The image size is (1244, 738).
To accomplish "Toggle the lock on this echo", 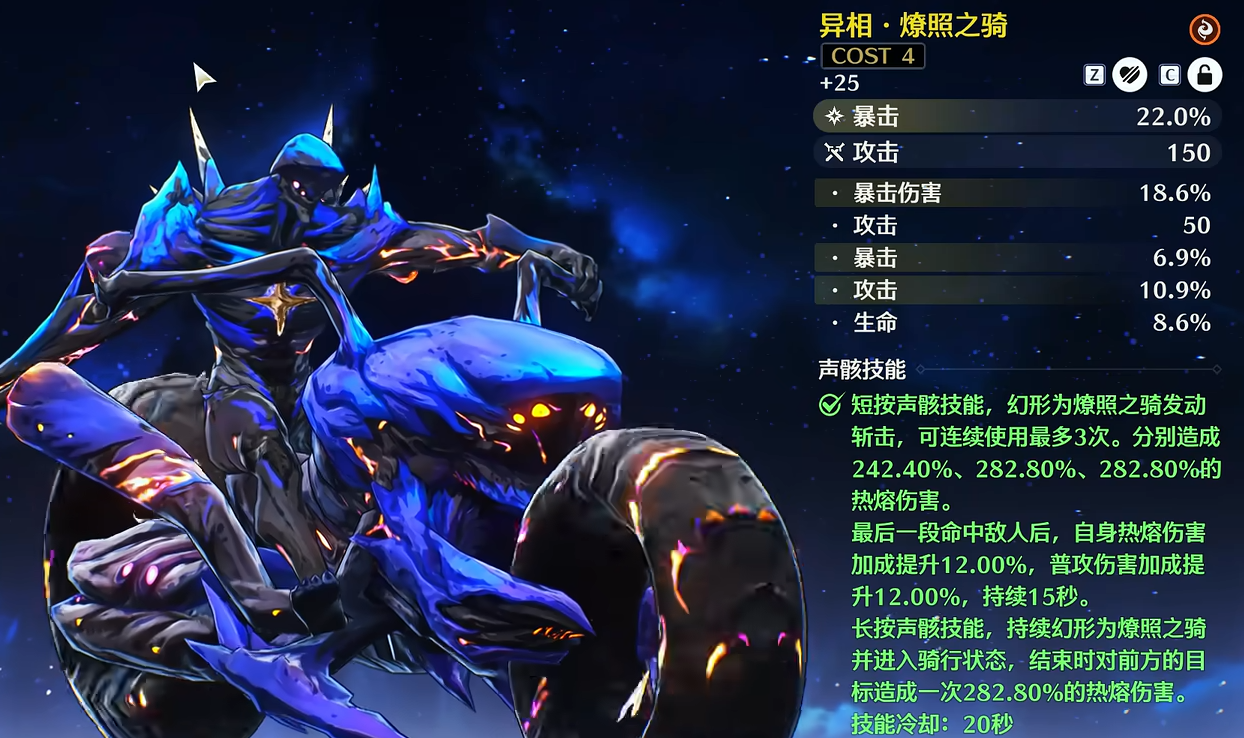I will click(x=1204, y=75).
